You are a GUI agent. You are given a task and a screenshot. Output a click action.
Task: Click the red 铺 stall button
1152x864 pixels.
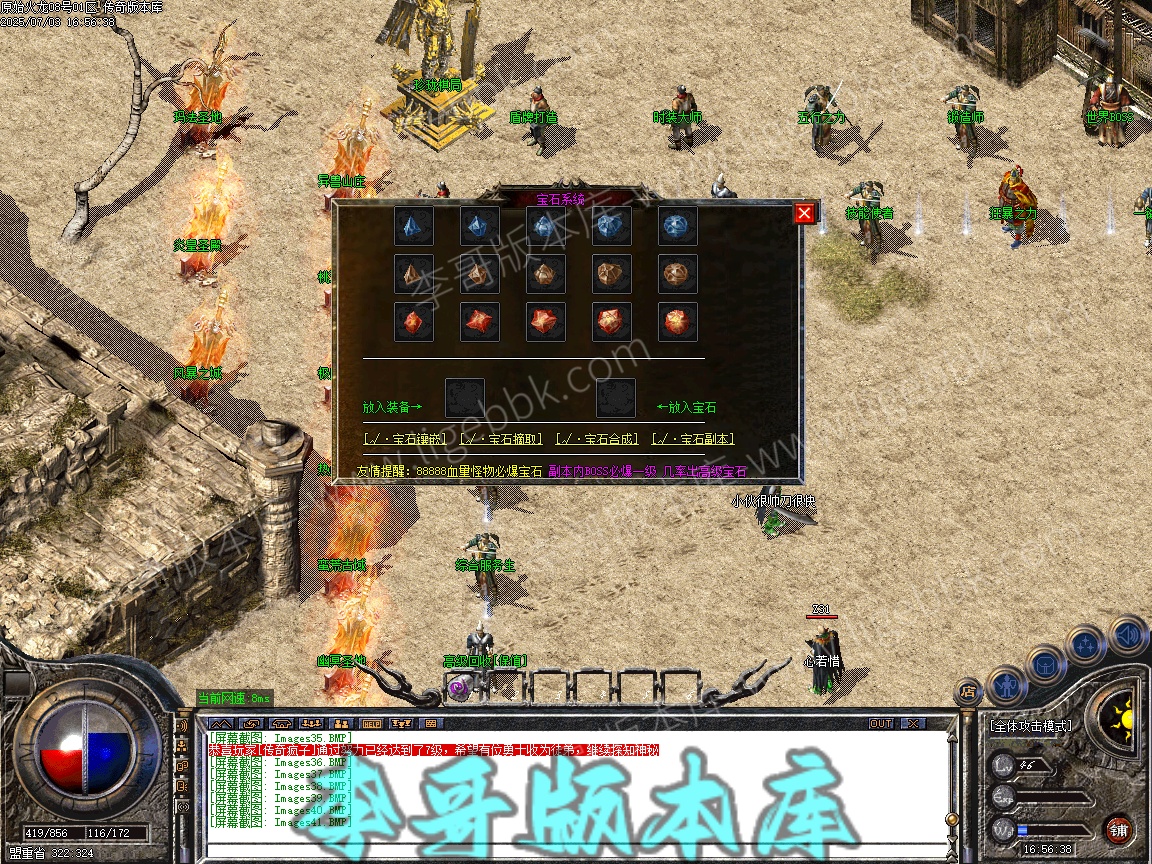pos(1118,829)
